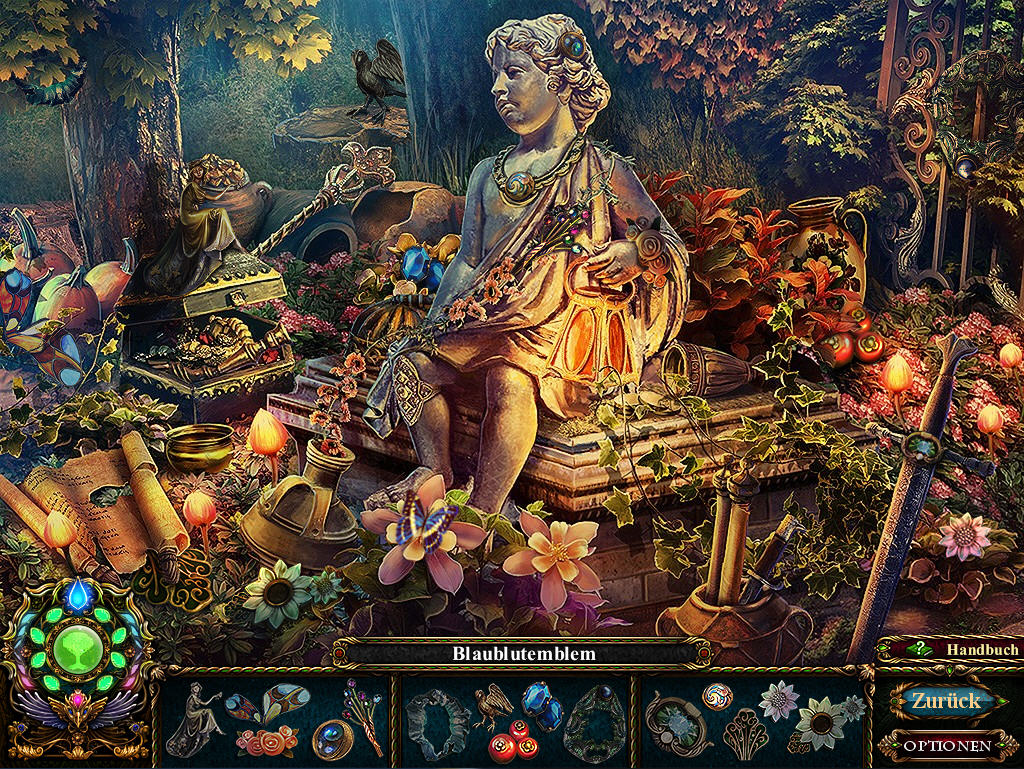Click the Zurück button
1024x769 pixels.
coord(944,701)
